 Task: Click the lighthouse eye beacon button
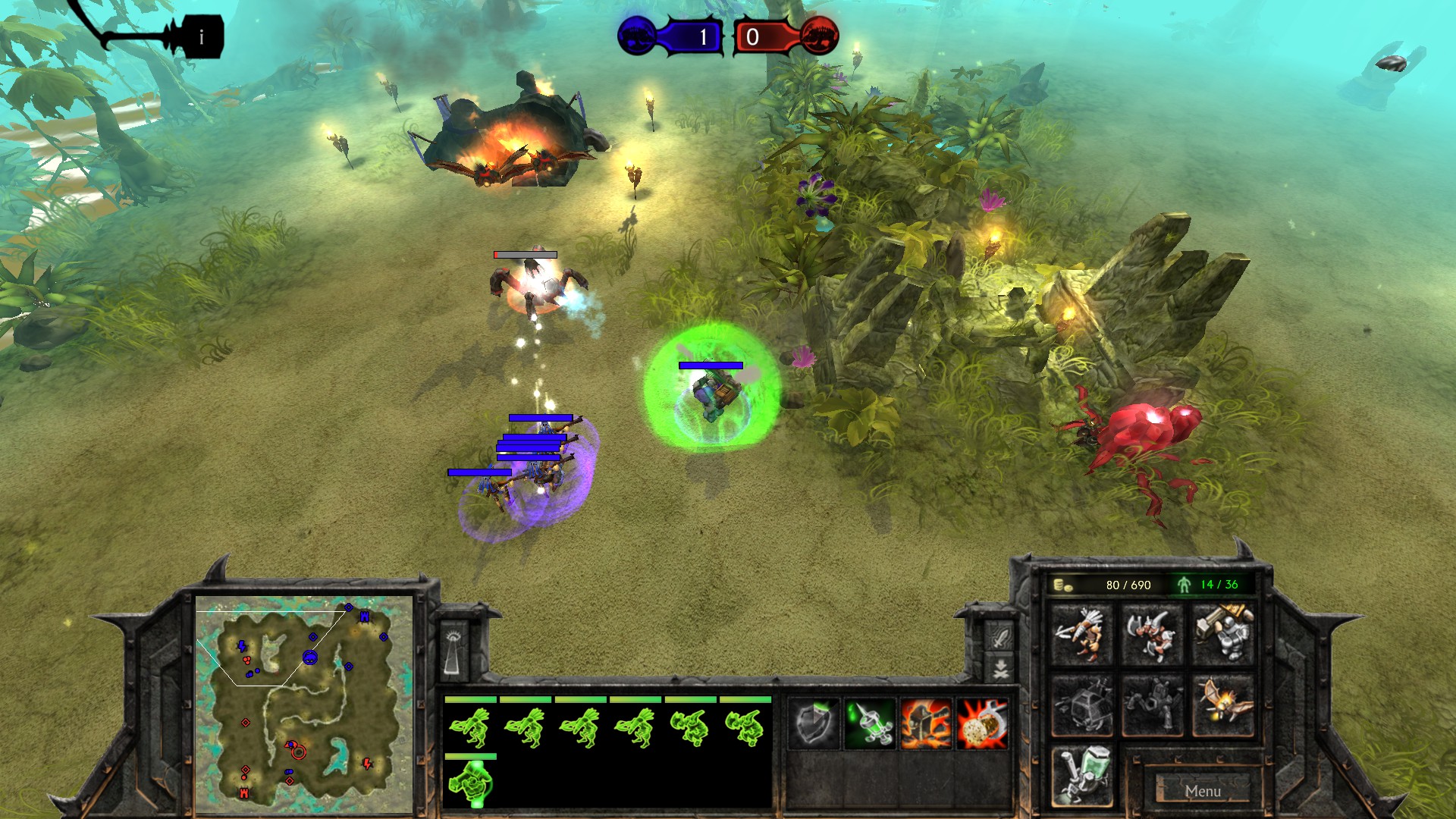coord(453,649)
